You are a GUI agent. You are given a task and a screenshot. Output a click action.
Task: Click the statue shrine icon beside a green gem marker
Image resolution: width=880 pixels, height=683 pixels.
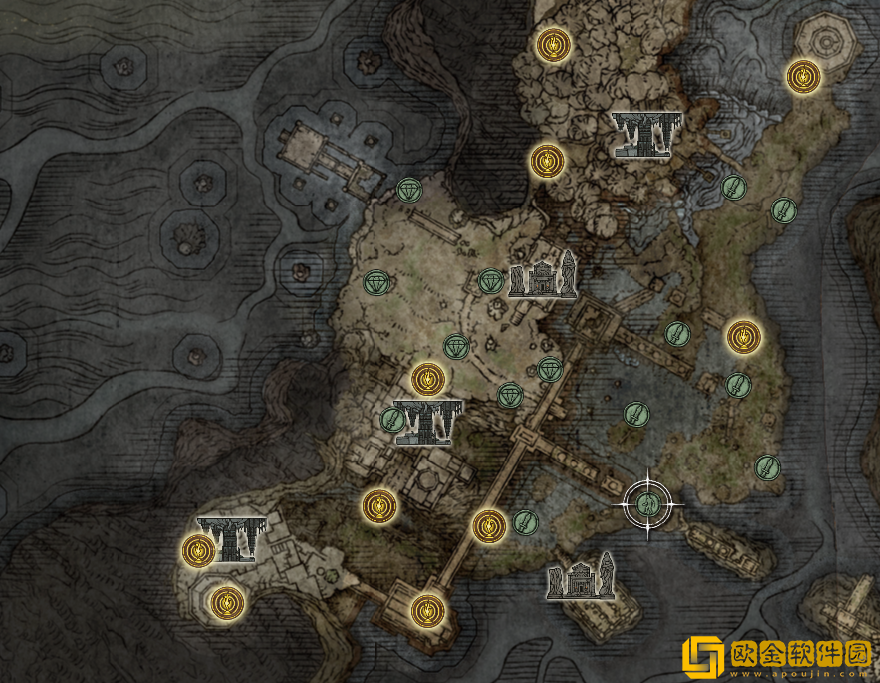(x=543, y=274)
